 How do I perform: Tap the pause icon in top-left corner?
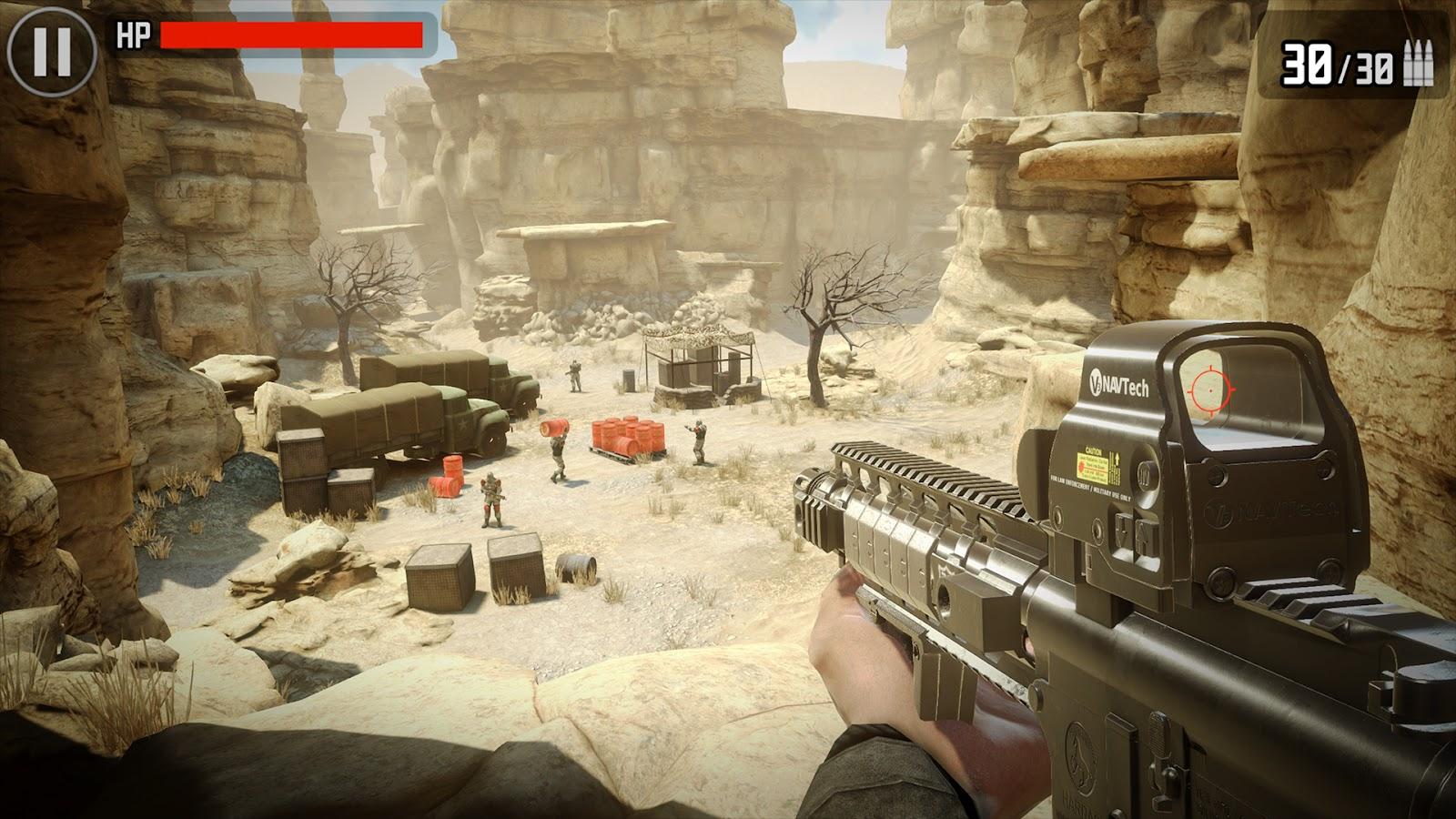coord(52,48)
